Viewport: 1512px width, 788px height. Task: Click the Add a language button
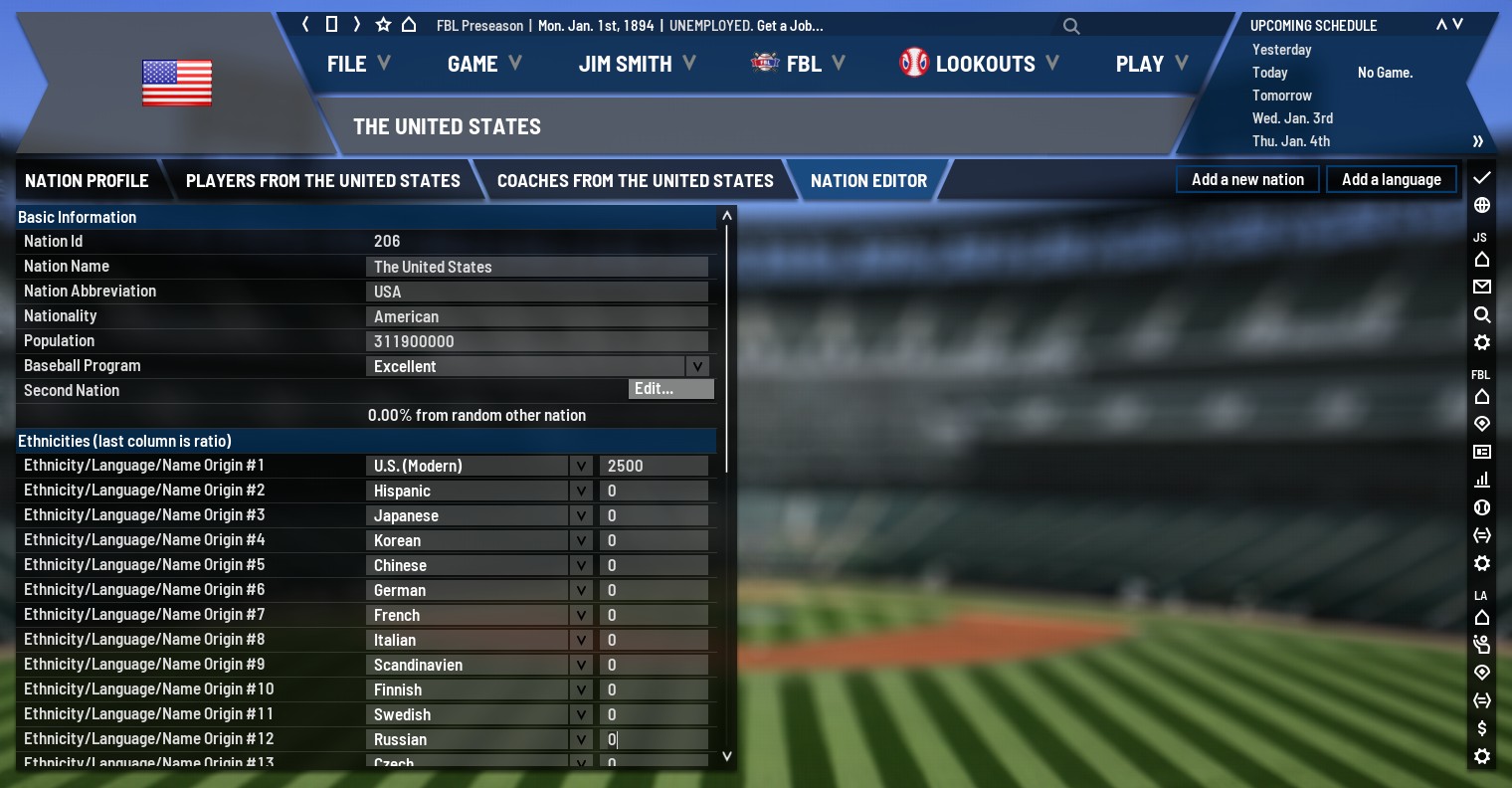[x=1391, y=179]
